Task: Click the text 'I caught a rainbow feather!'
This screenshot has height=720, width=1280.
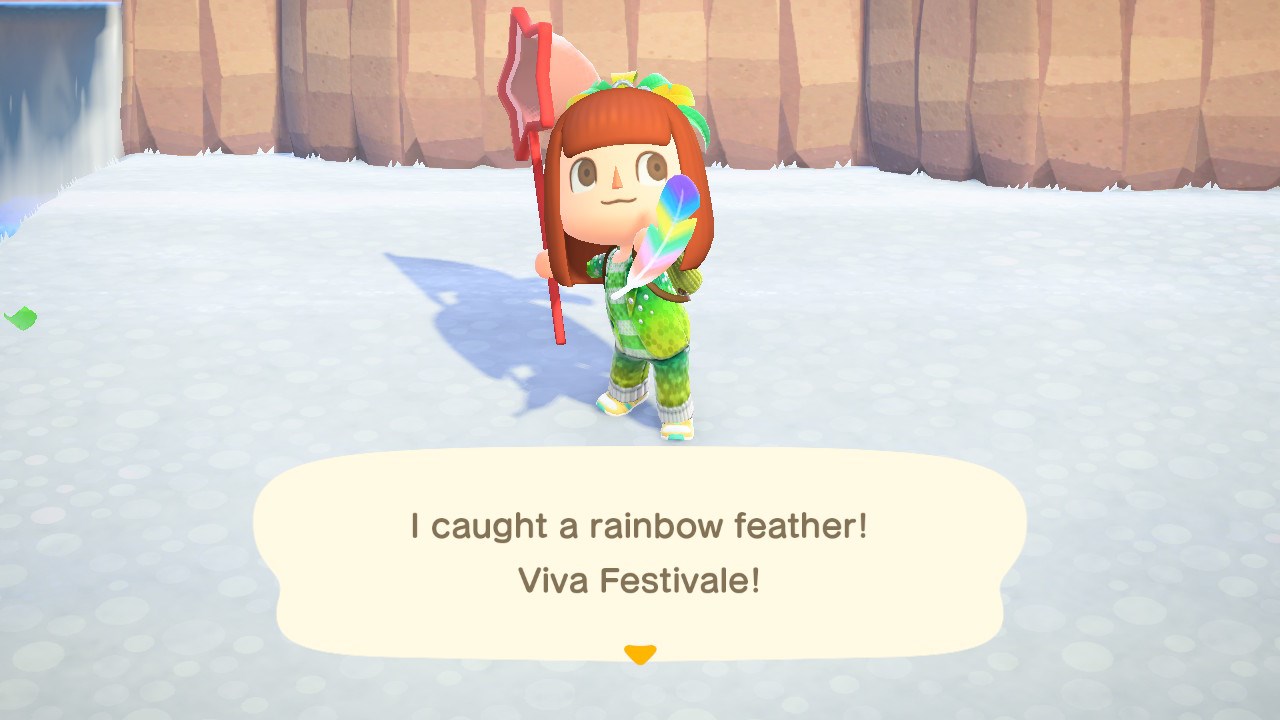Action: [x=640, y=525]
